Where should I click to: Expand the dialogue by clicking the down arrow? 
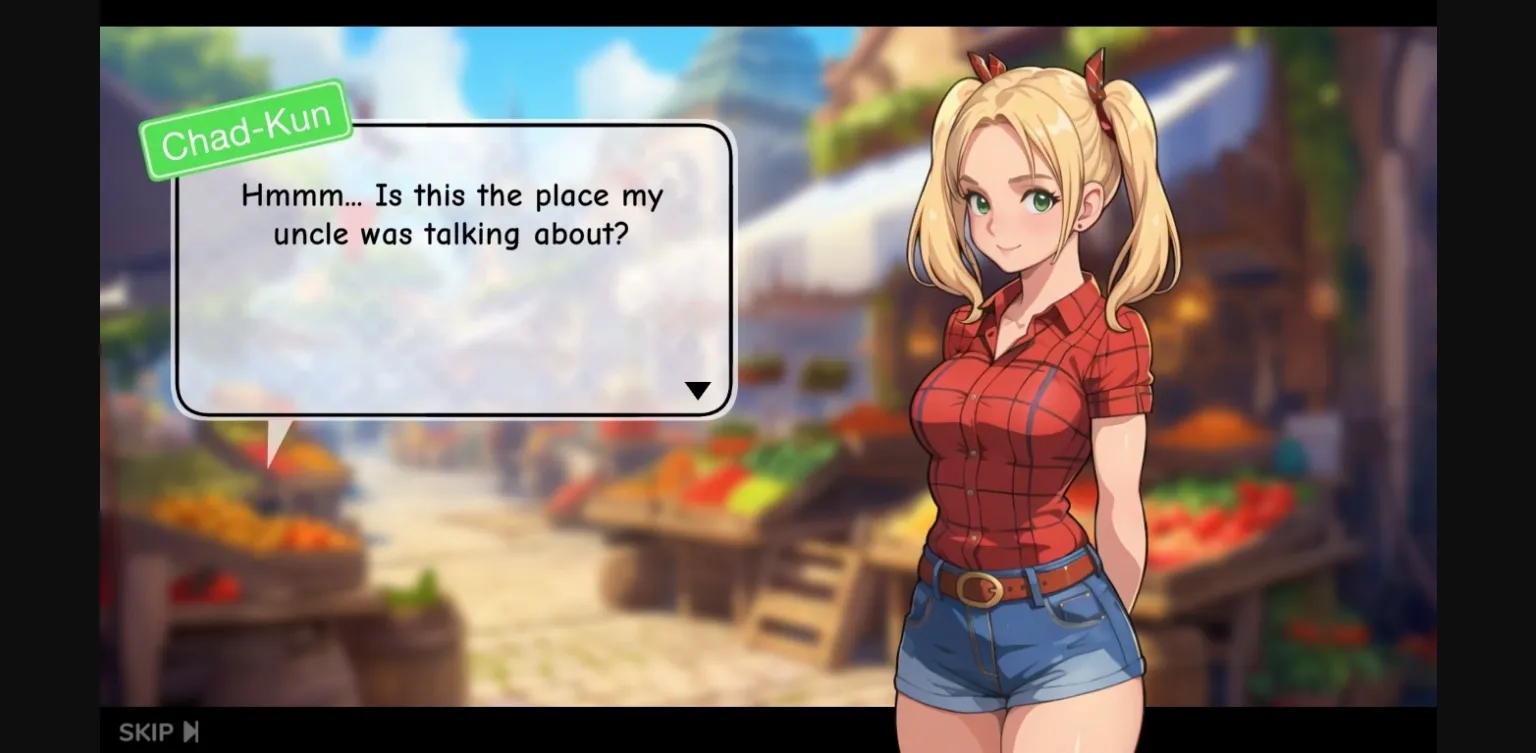[x=698, y=389]
